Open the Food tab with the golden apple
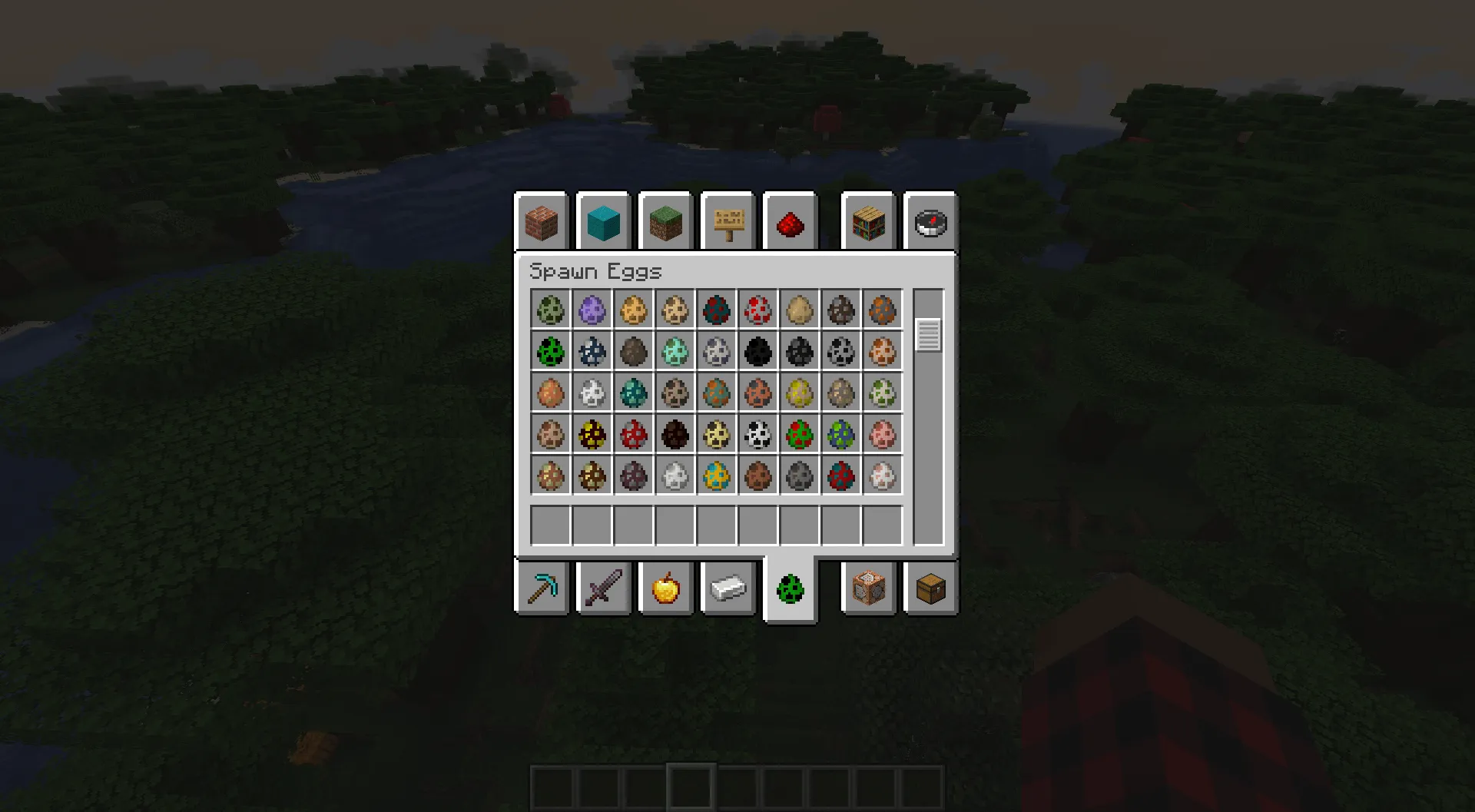 click(666, 588)
